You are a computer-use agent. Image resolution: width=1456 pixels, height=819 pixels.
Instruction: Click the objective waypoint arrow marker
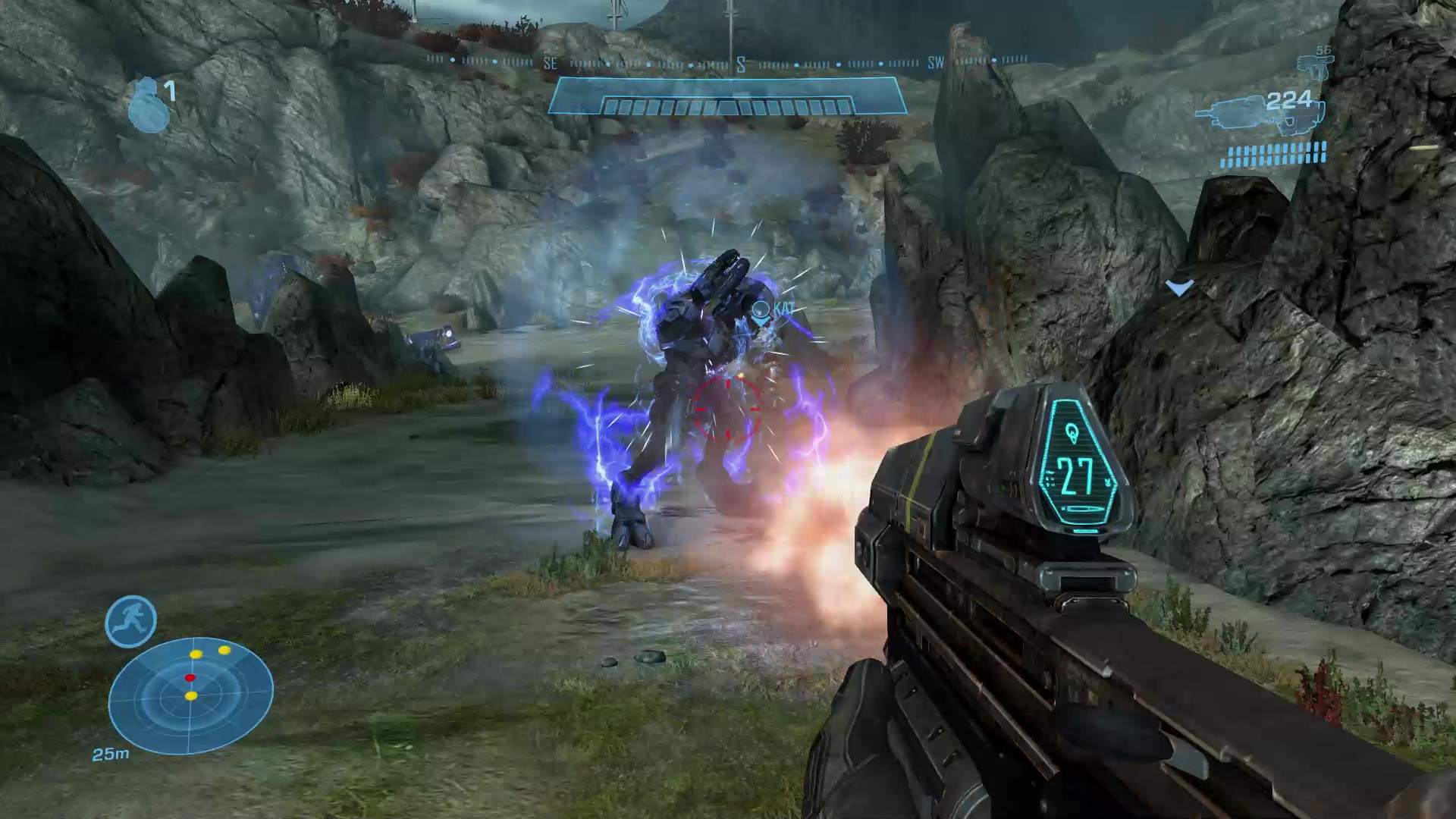point(1180,288)
